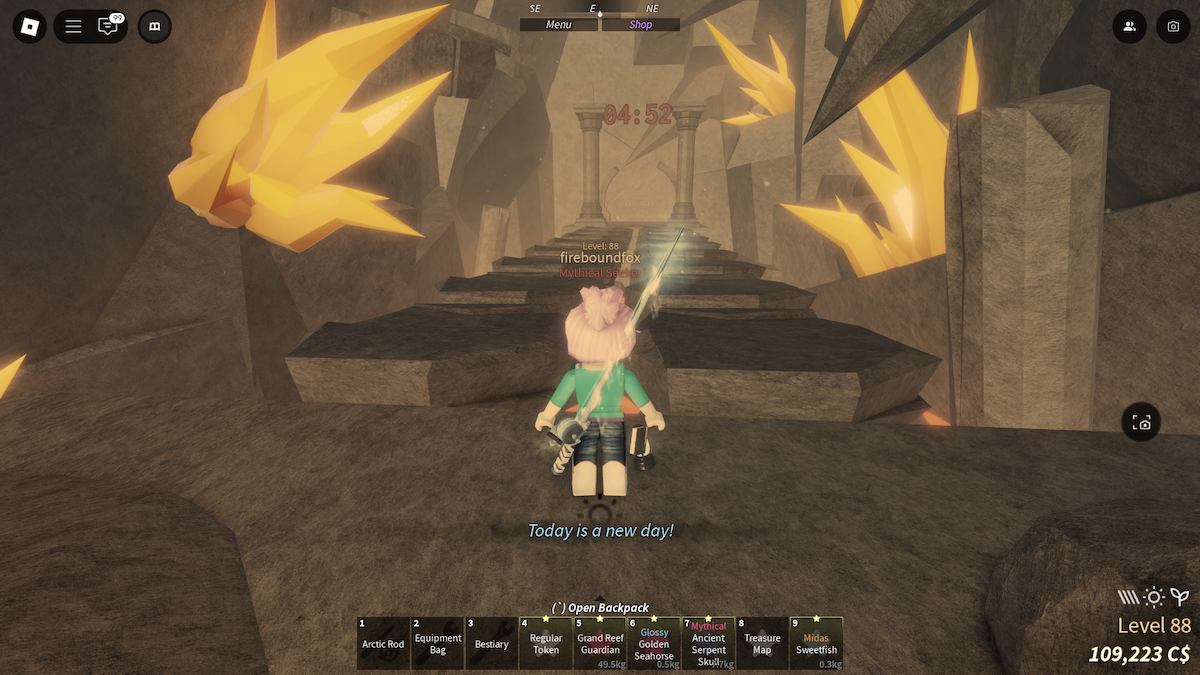Select the Arctic Rod hotbar slot
Screen dimensions: 1200x675
(x=383, y=643)
